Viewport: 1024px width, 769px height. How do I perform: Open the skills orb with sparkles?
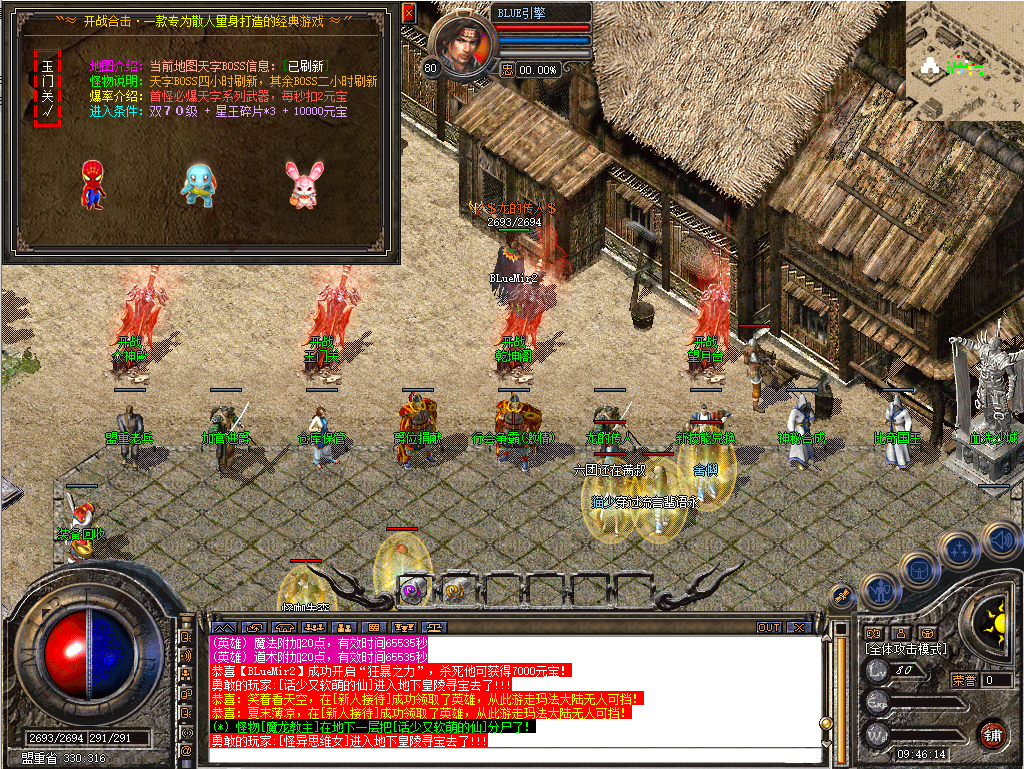pyautogui.click(x=959, y=549)
